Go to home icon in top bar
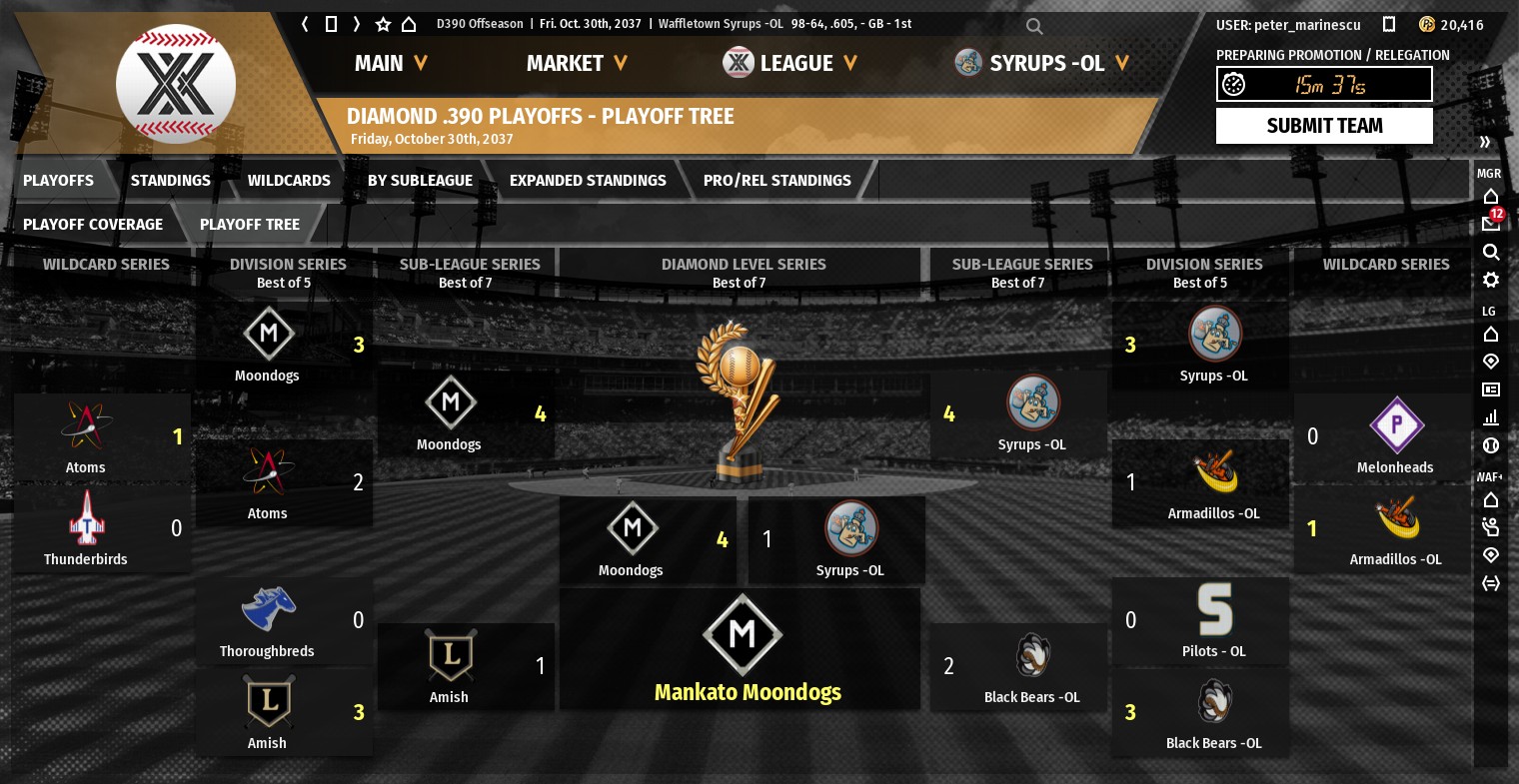This screenshot has height=784, width=1519. 409,24
